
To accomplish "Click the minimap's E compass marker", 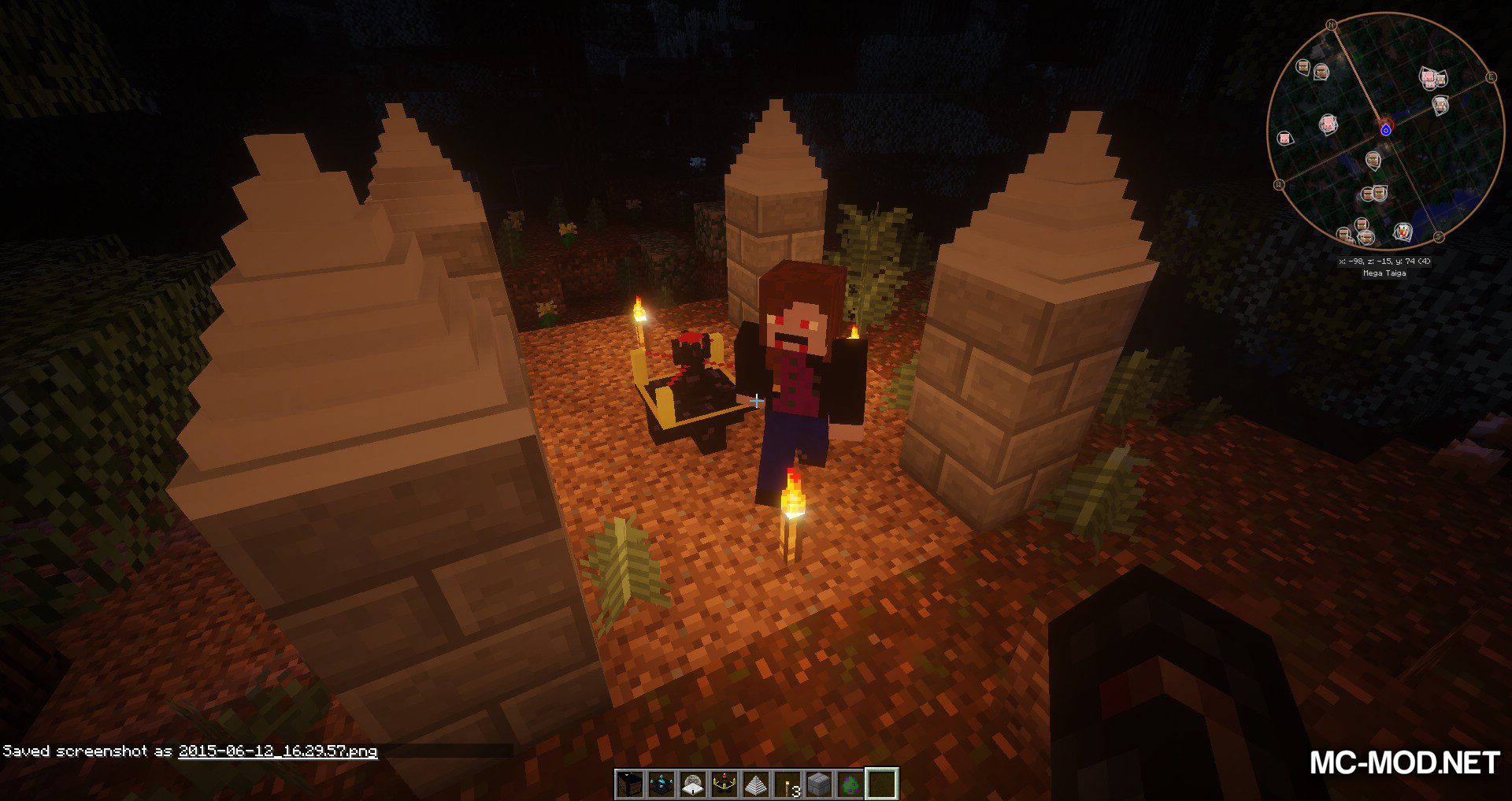I will [1490, 77].
